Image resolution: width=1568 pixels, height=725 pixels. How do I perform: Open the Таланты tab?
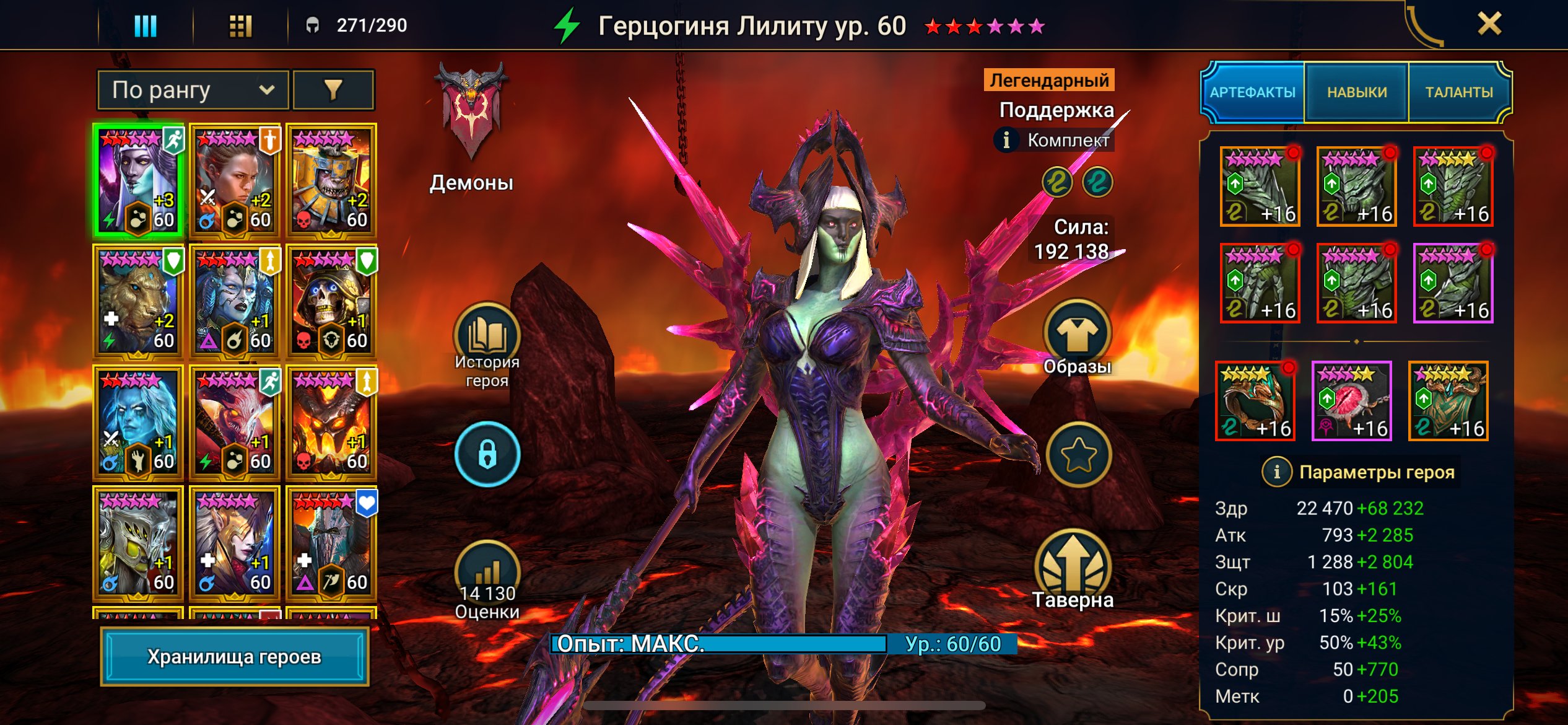coord(1458,92)
